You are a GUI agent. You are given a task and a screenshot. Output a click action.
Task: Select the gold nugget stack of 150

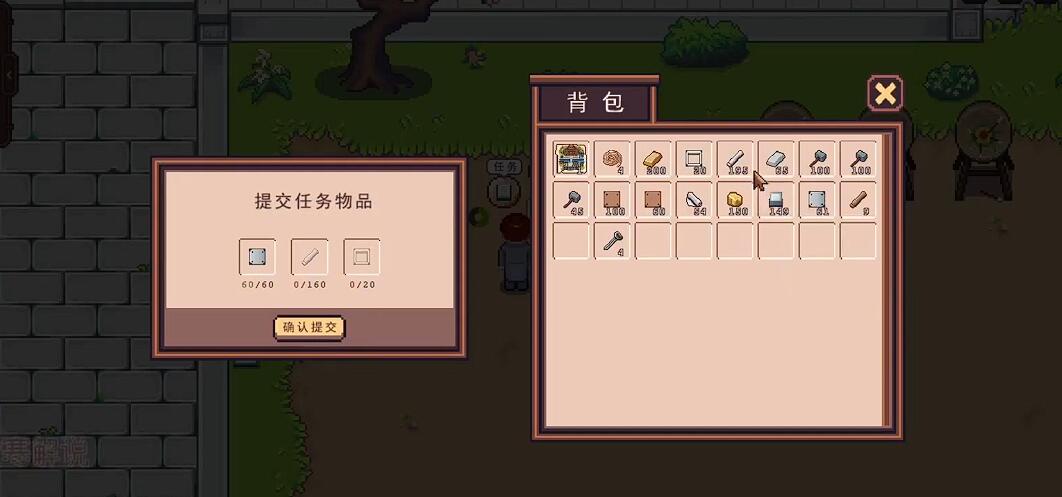pyautogui.click(x=735, y=200)
